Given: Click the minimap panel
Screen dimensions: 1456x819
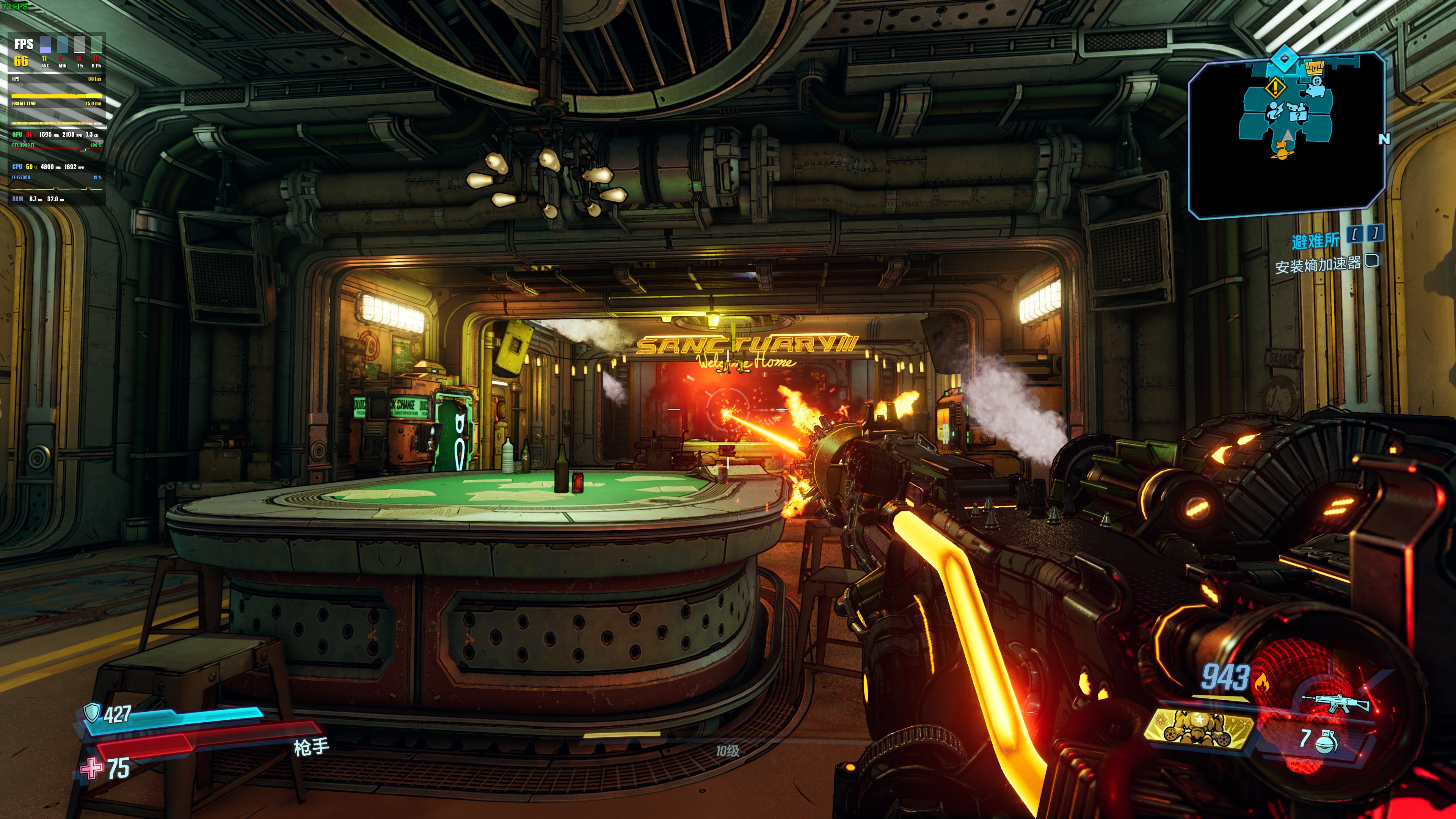Looking at the screenshot, I should click(x=1286, y=136).
